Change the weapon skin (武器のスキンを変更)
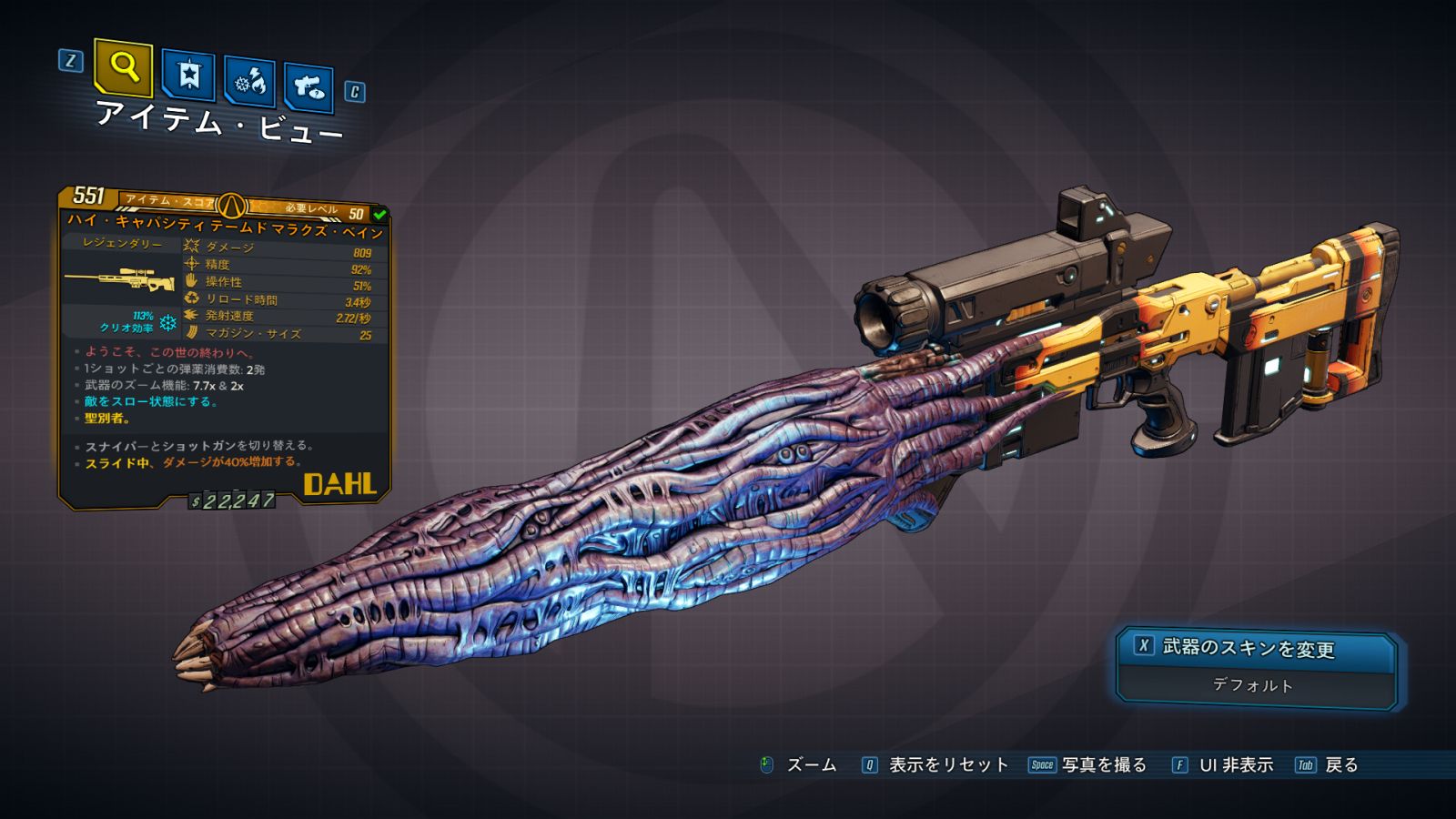This screenshot has height=819, width=1456. click(1255, 648)
